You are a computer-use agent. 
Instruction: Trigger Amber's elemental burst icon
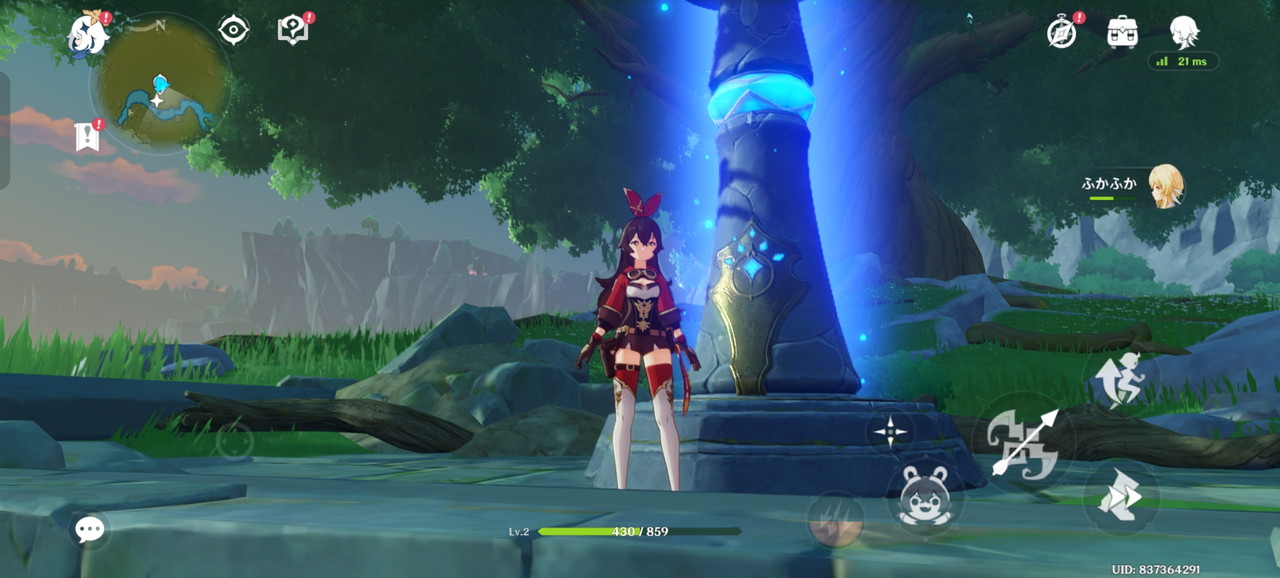836,521
